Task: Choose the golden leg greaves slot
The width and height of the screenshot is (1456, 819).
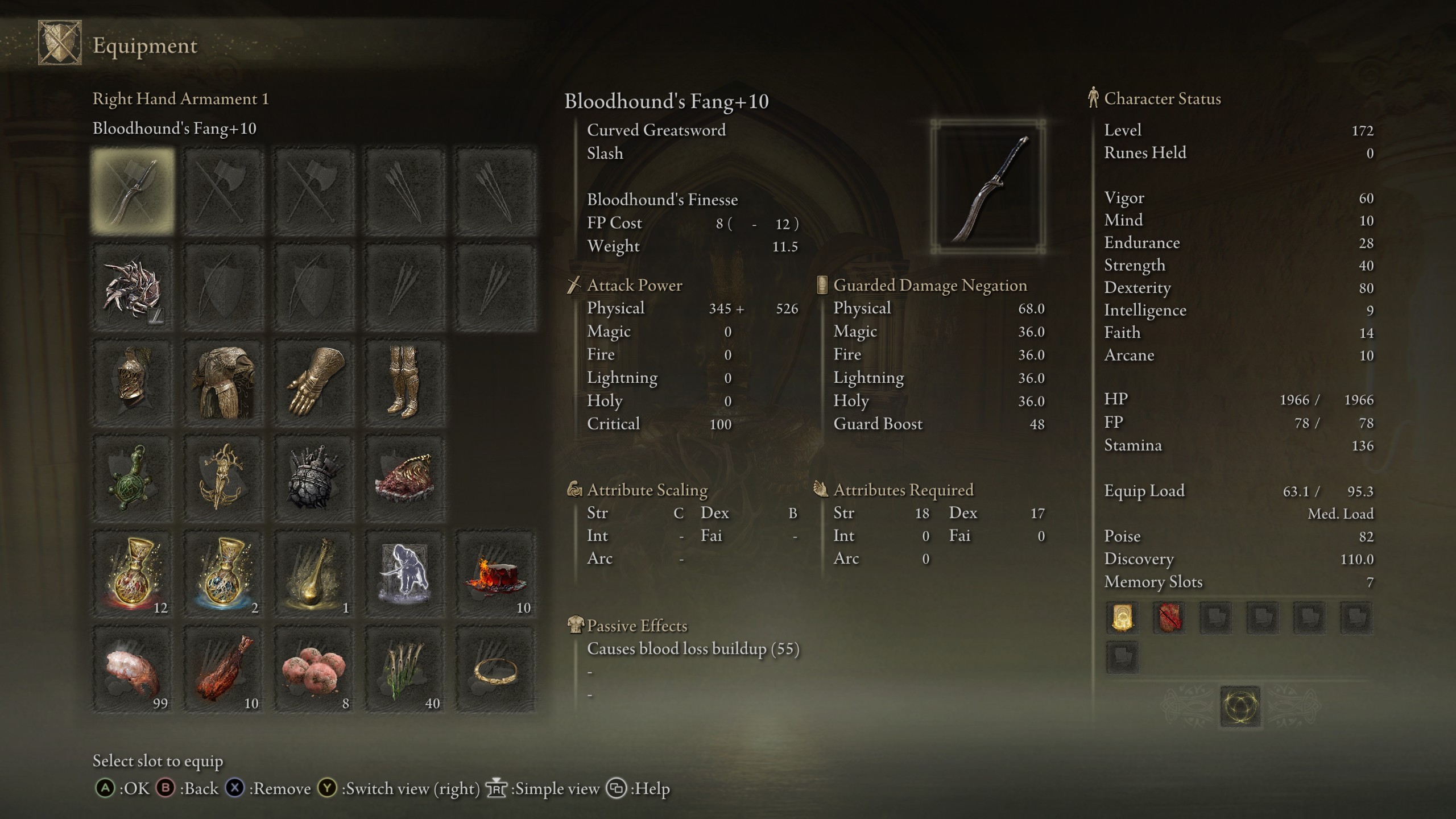Action: (x=404, y=383)
